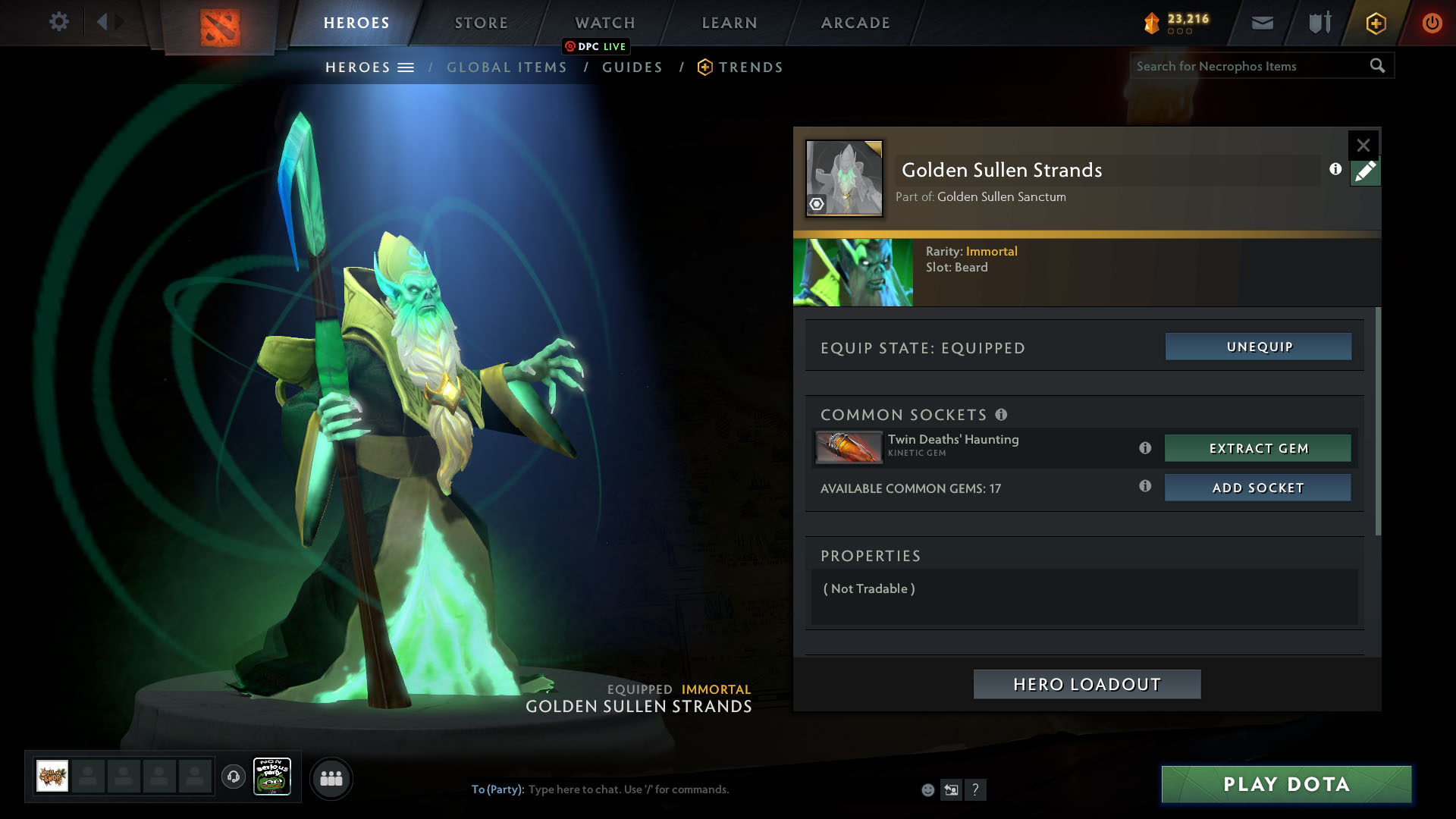
Task: Click the red power quit button
Action: point(1432,23)
